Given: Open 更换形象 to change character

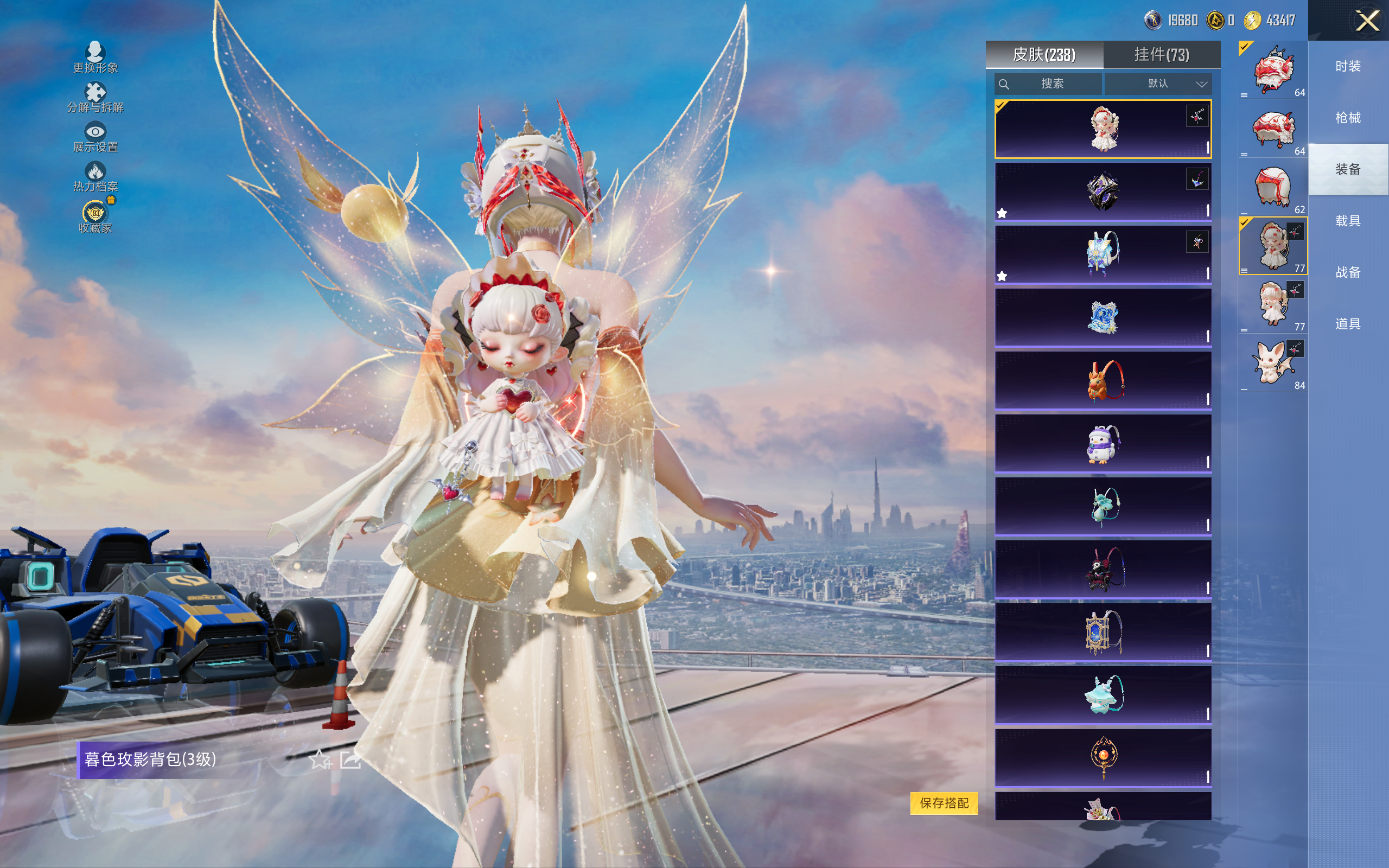Looking at the screenshot, I should coord(95,58).
